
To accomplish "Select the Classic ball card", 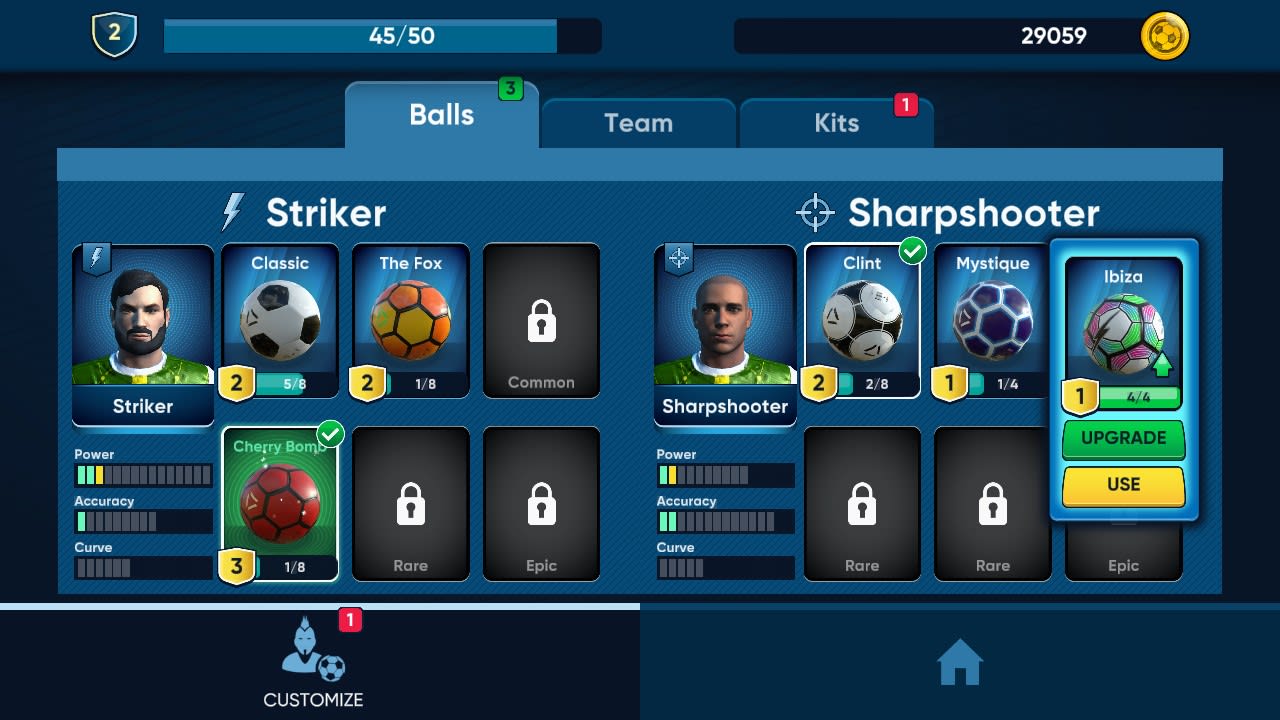I will (x=279, y=320).
